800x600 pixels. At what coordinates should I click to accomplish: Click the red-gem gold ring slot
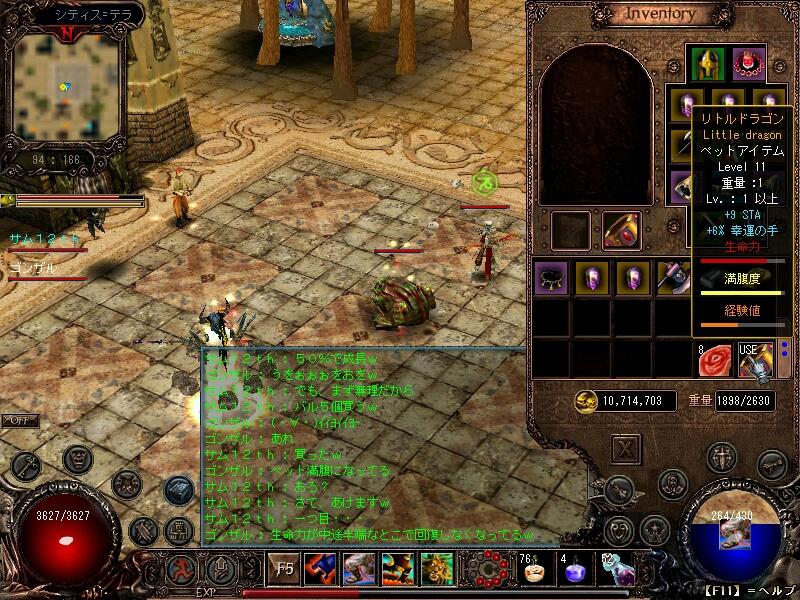pyautogui.click(x=621, y=230)
